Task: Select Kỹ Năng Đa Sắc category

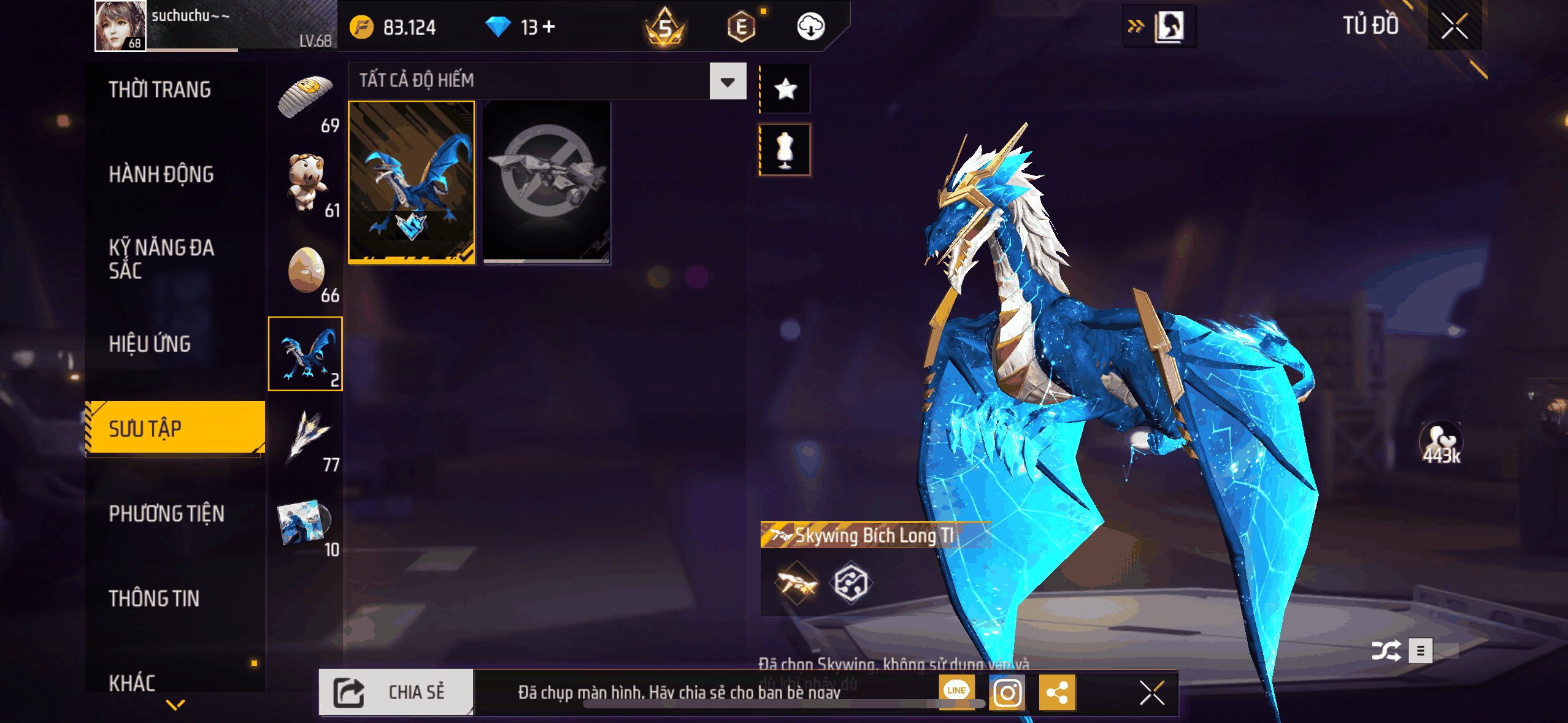Action: click(x=161, y=259)
